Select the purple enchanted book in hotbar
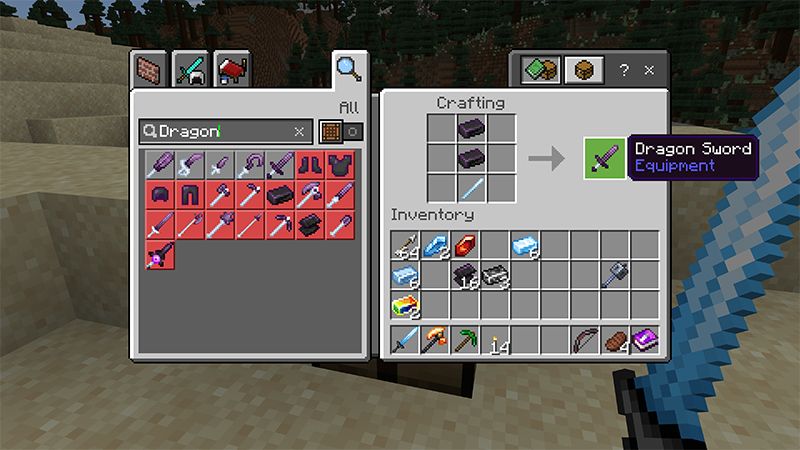Screen dimensions: 800x450 pos(644,340)
